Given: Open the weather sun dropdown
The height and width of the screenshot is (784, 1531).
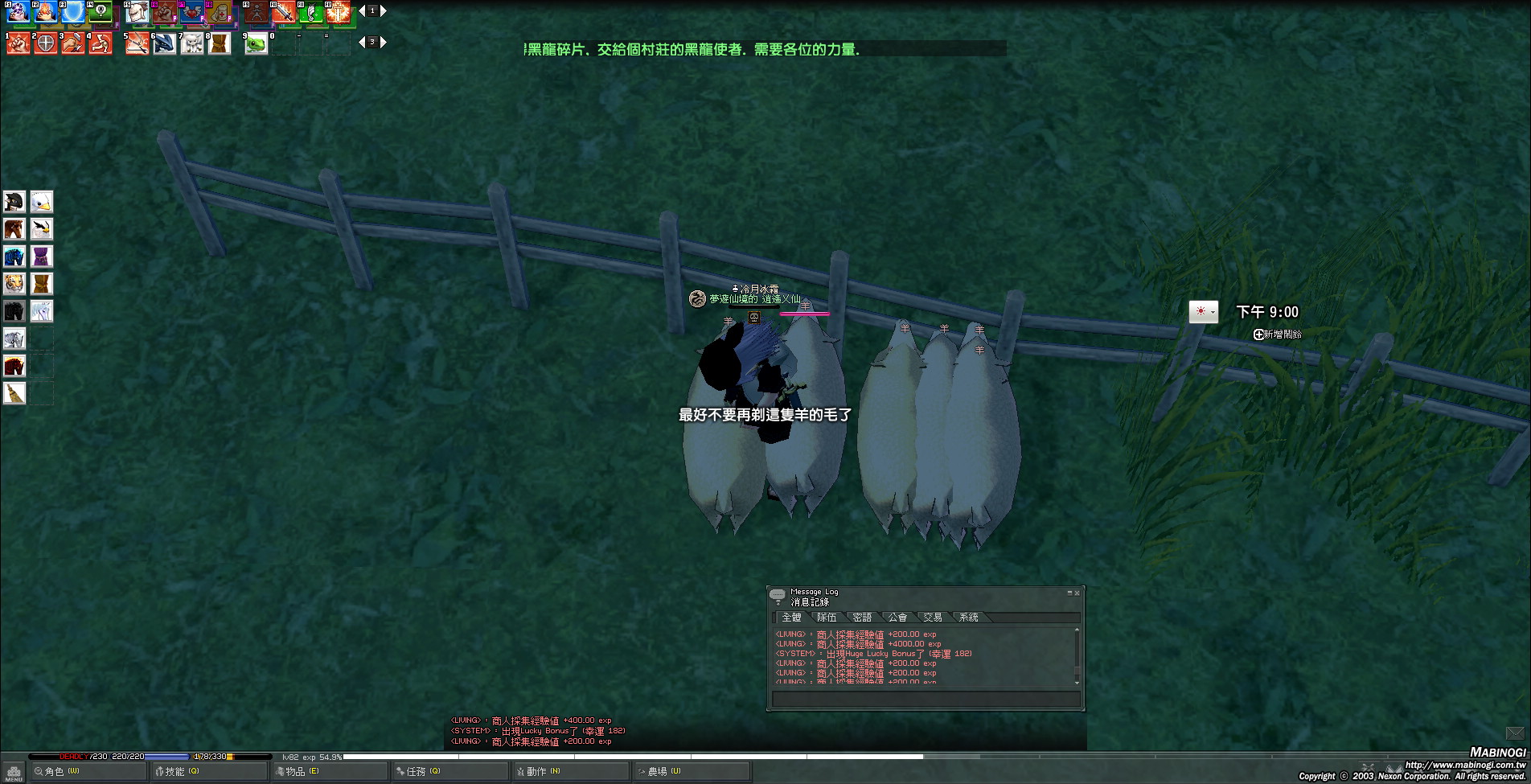Looking at the screenshot, I should point(1204,312).
